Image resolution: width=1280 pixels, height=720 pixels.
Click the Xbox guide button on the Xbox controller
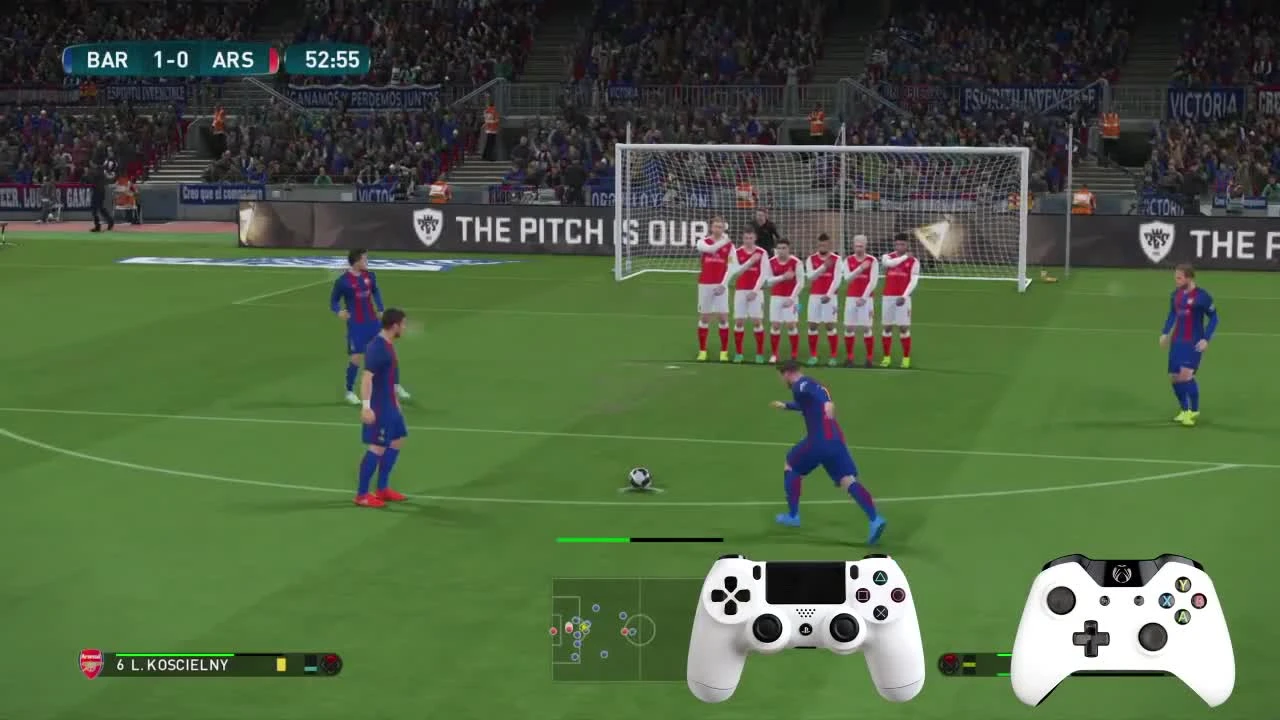(x=1122, y=575)
